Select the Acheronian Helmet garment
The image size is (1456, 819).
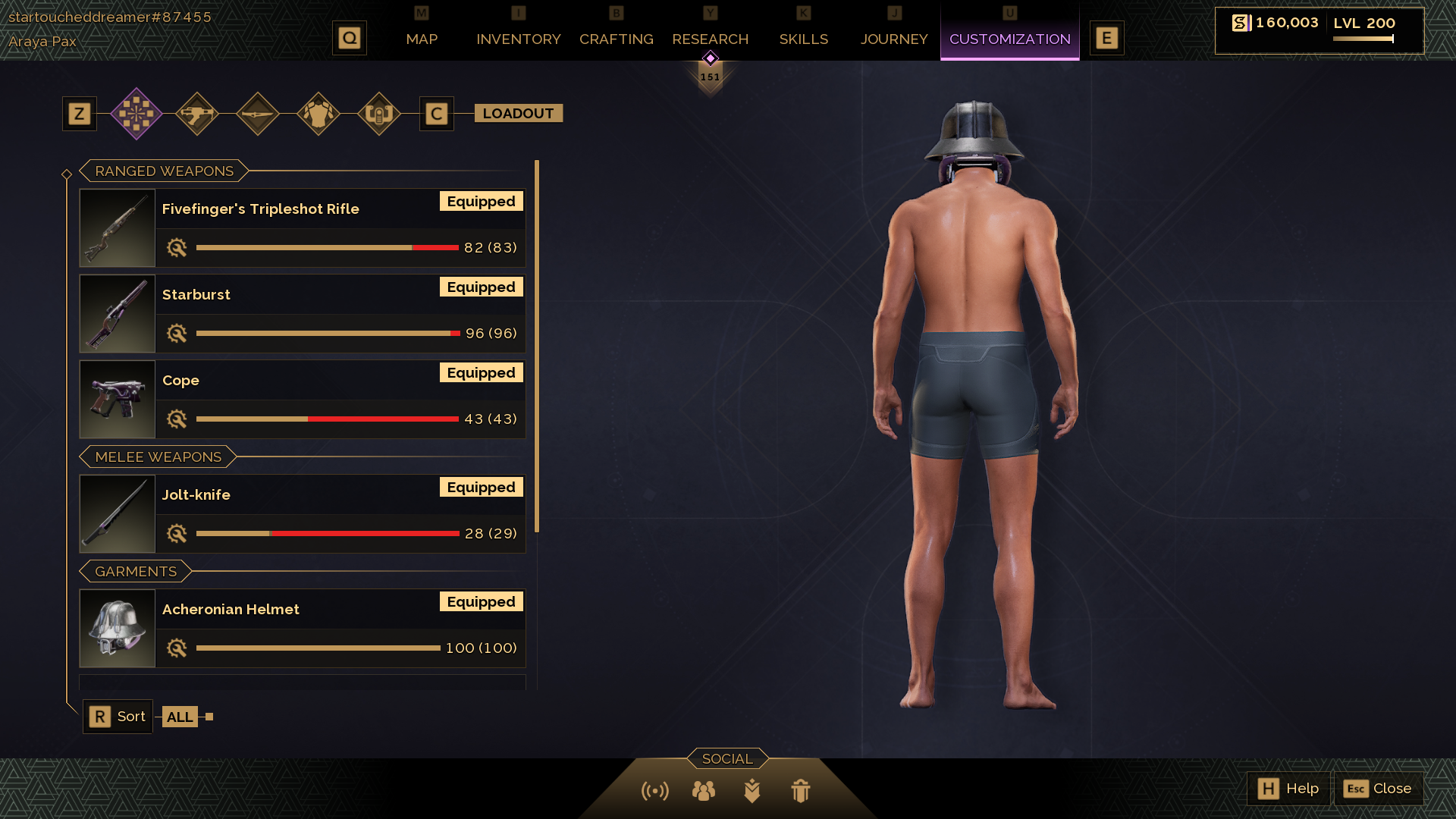[302, 628]
